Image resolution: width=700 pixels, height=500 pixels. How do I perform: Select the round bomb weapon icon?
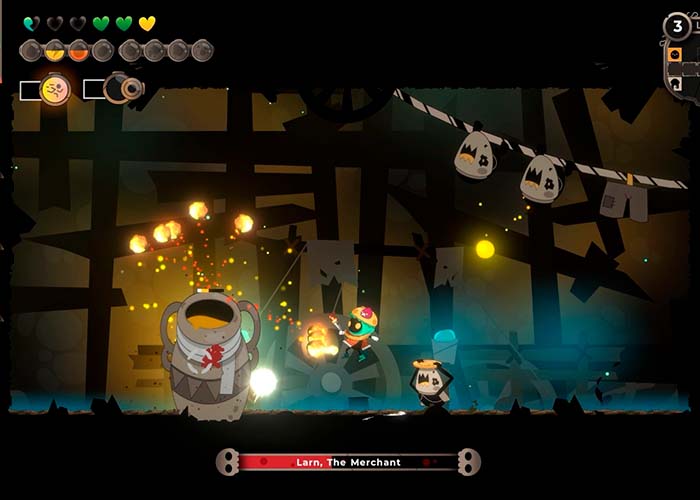tap(123, 88)
